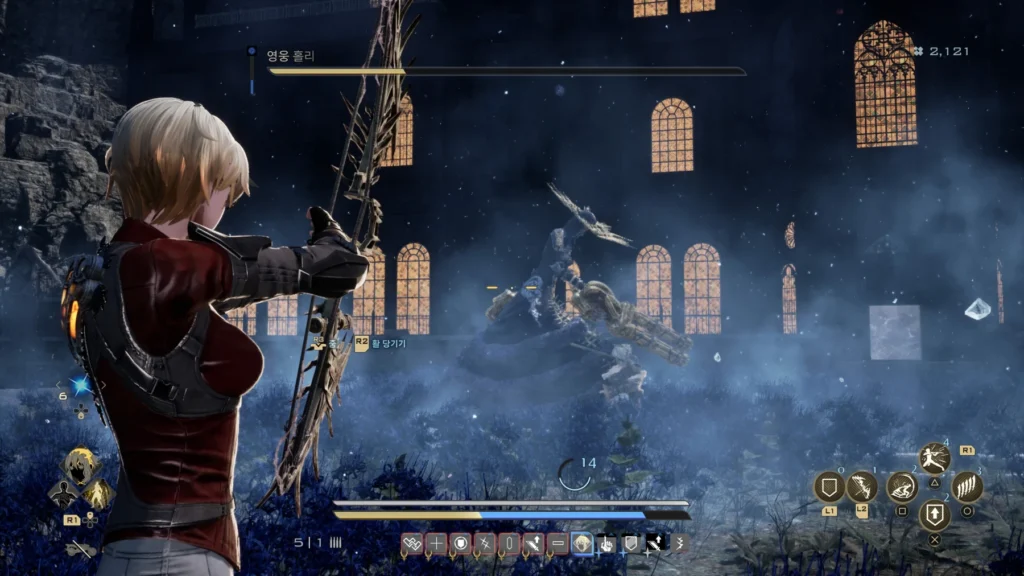The image size is (1024, 576).
Task: Select the crossed-out weapon icon
Action: pyautogui.click(x=78, y=548)
